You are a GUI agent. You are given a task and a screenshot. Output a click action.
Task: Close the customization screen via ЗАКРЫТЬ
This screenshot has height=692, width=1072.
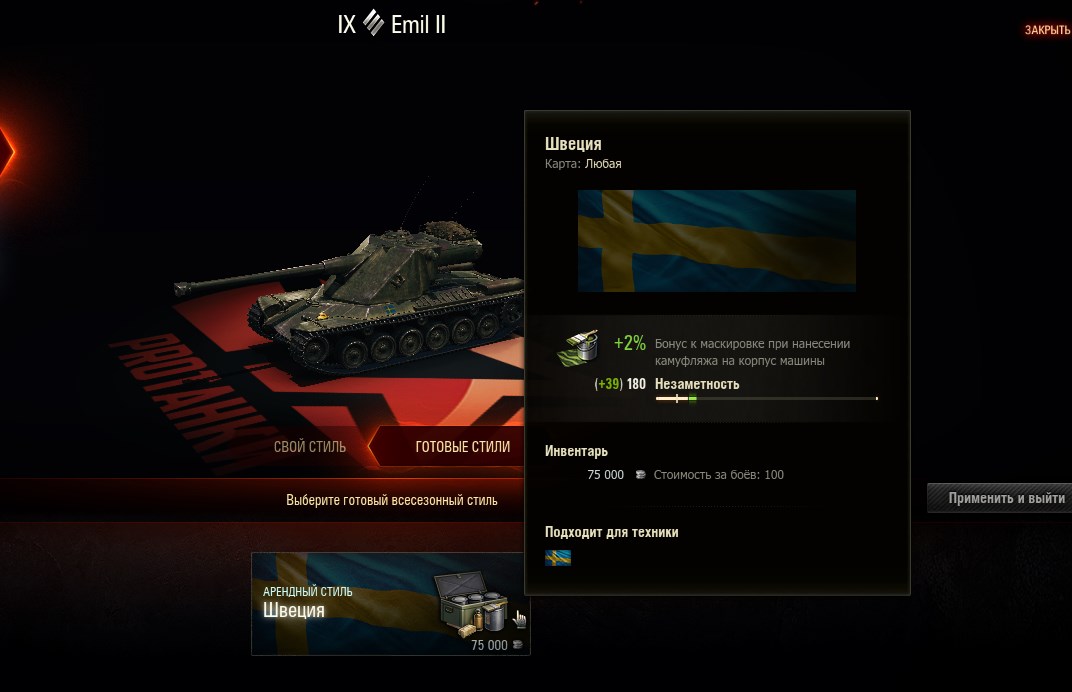tap(1046, 30)
